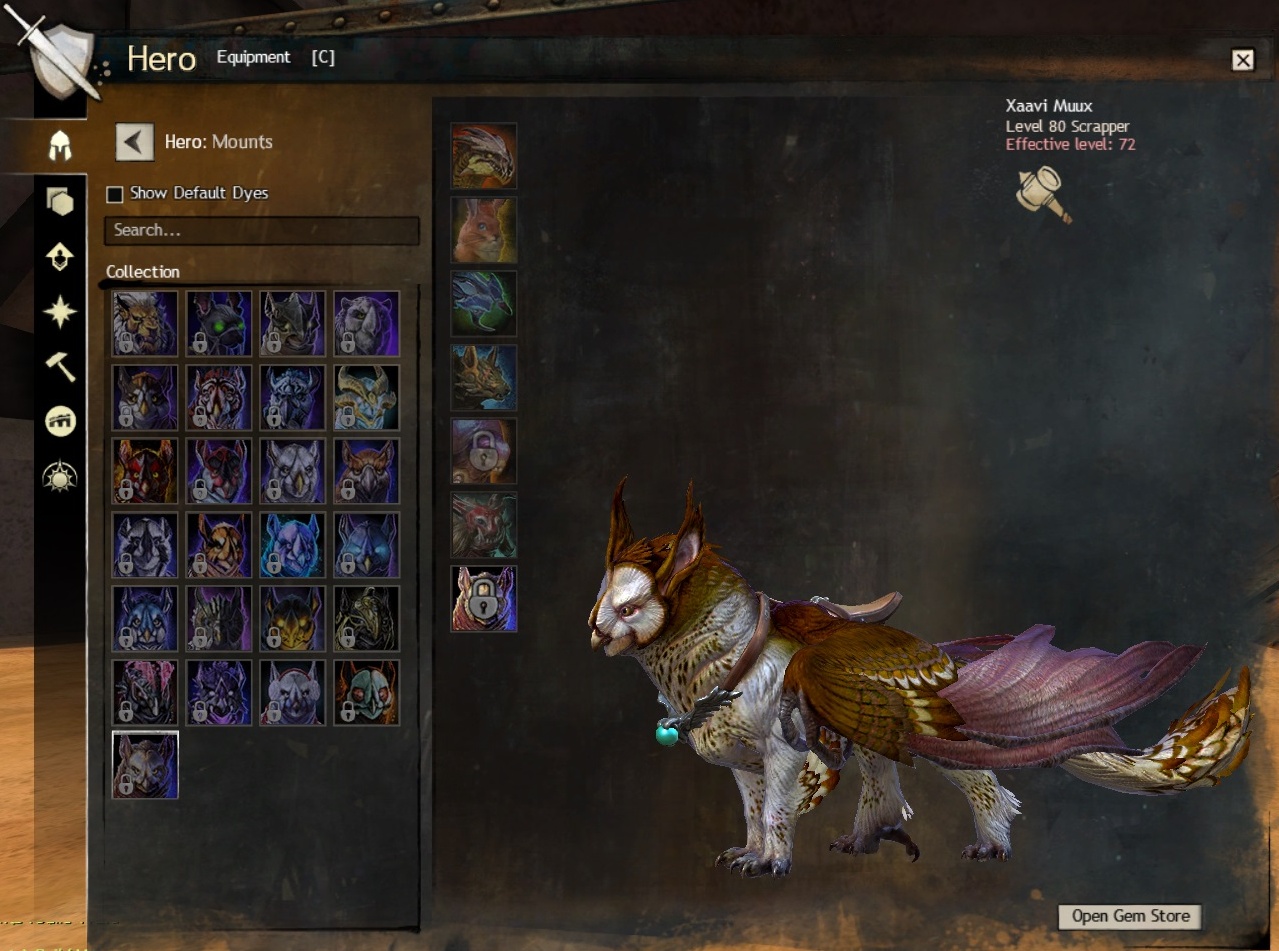
Task: Select the blue skimmer mount type
Action: coord(484,304)
